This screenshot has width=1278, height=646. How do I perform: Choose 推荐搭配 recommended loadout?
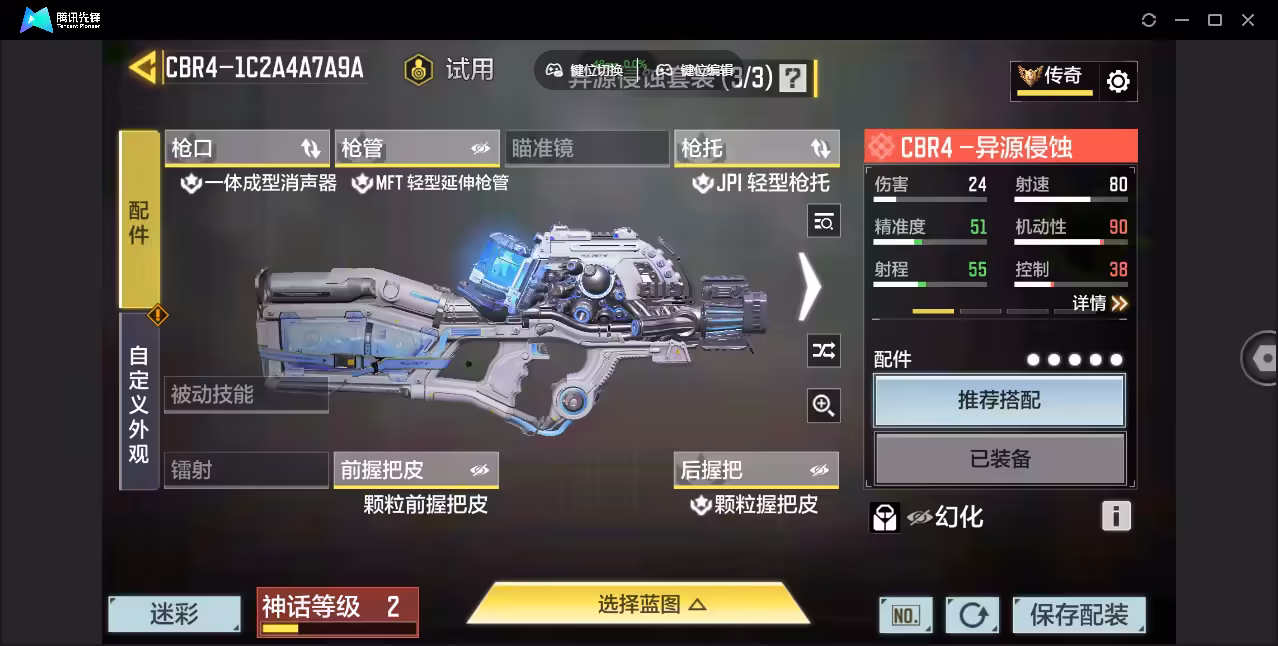(x=999, y=401)
